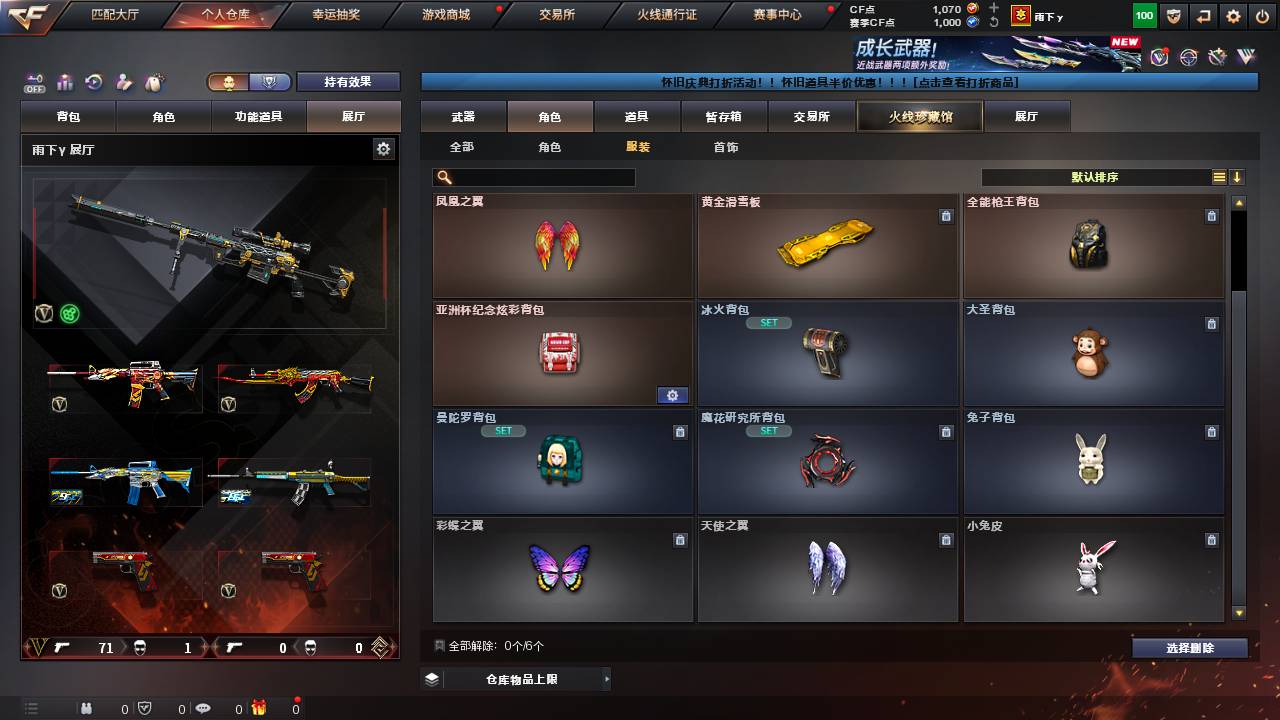Click the 持有效果 button
Viewport: 1280px width, 720px height.
click(348, 81)
